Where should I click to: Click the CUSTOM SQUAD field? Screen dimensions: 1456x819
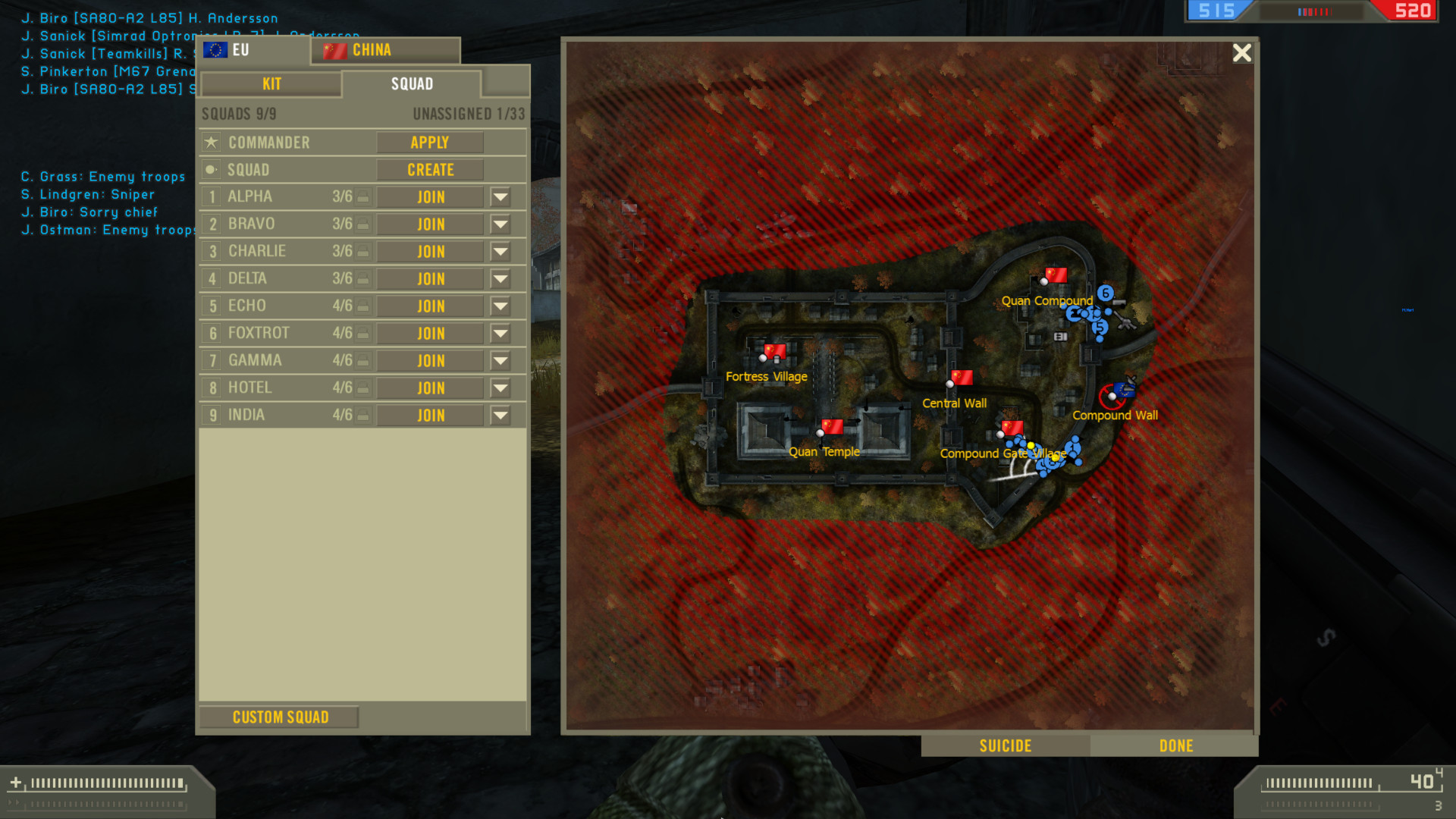(279, 716)
